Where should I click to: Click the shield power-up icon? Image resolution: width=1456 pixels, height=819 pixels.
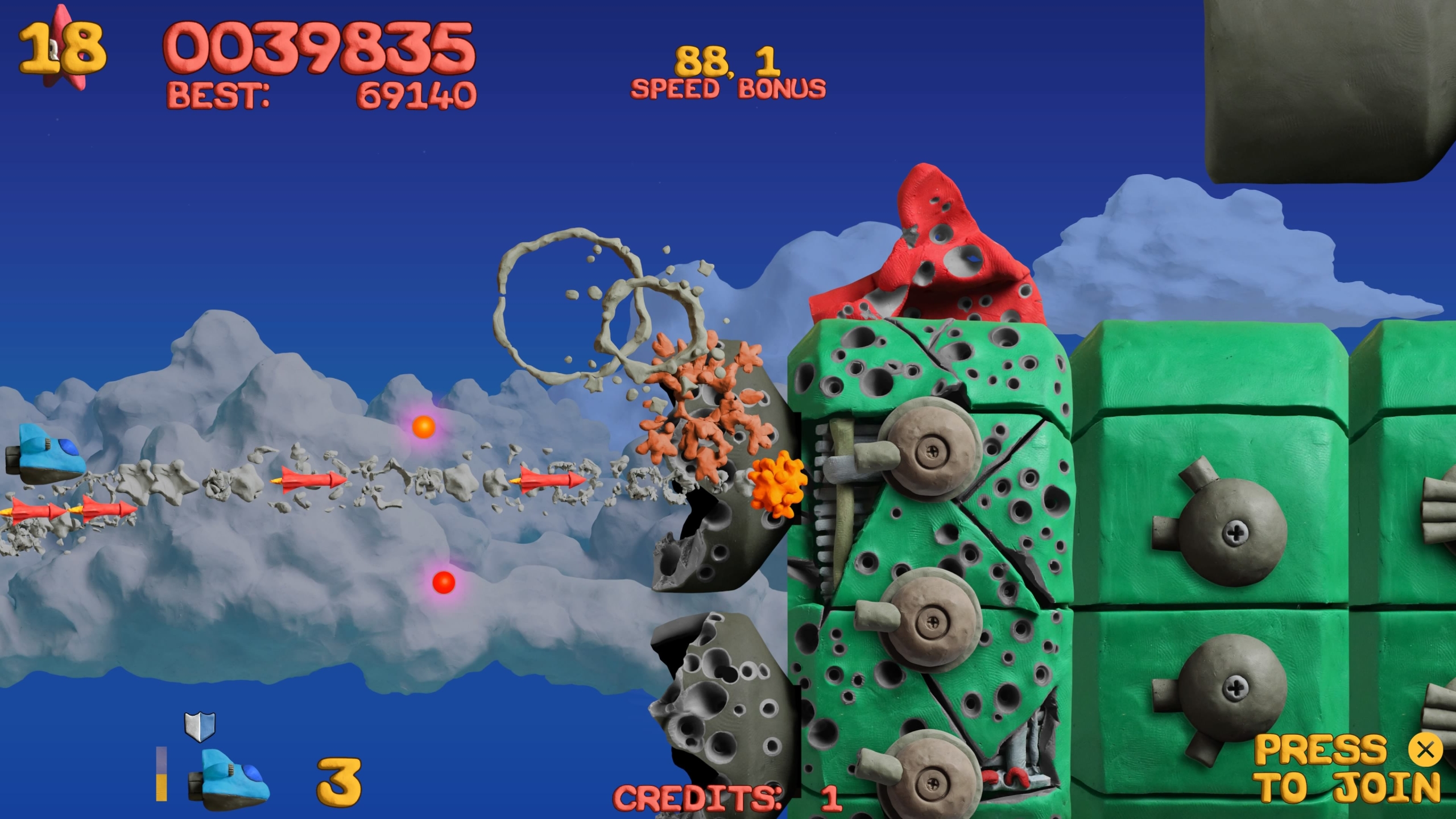pyautogui.click(x=200, y=726)
